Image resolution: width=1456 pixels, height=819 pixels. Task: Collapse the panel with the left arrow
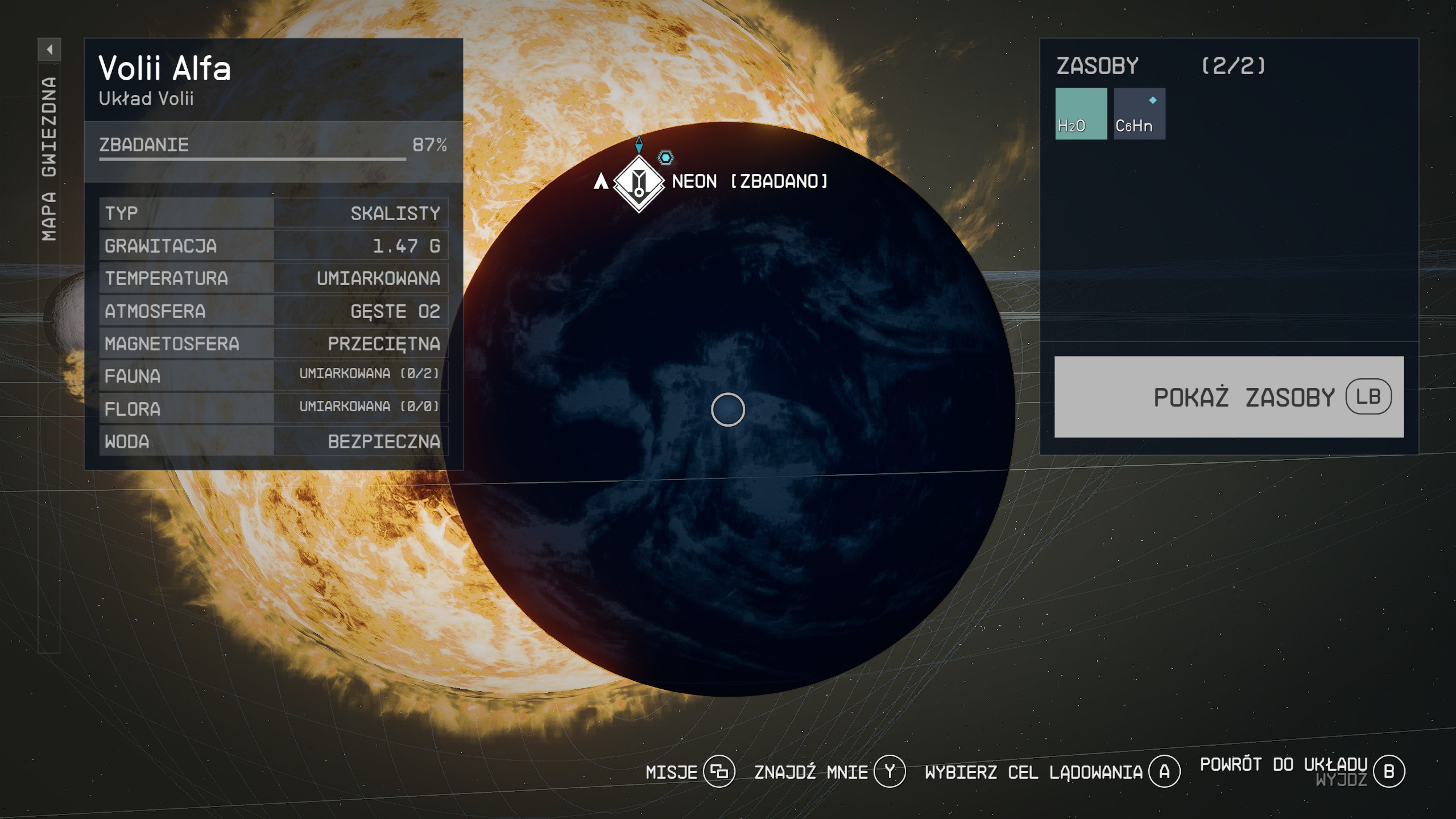tap(50, 50)
